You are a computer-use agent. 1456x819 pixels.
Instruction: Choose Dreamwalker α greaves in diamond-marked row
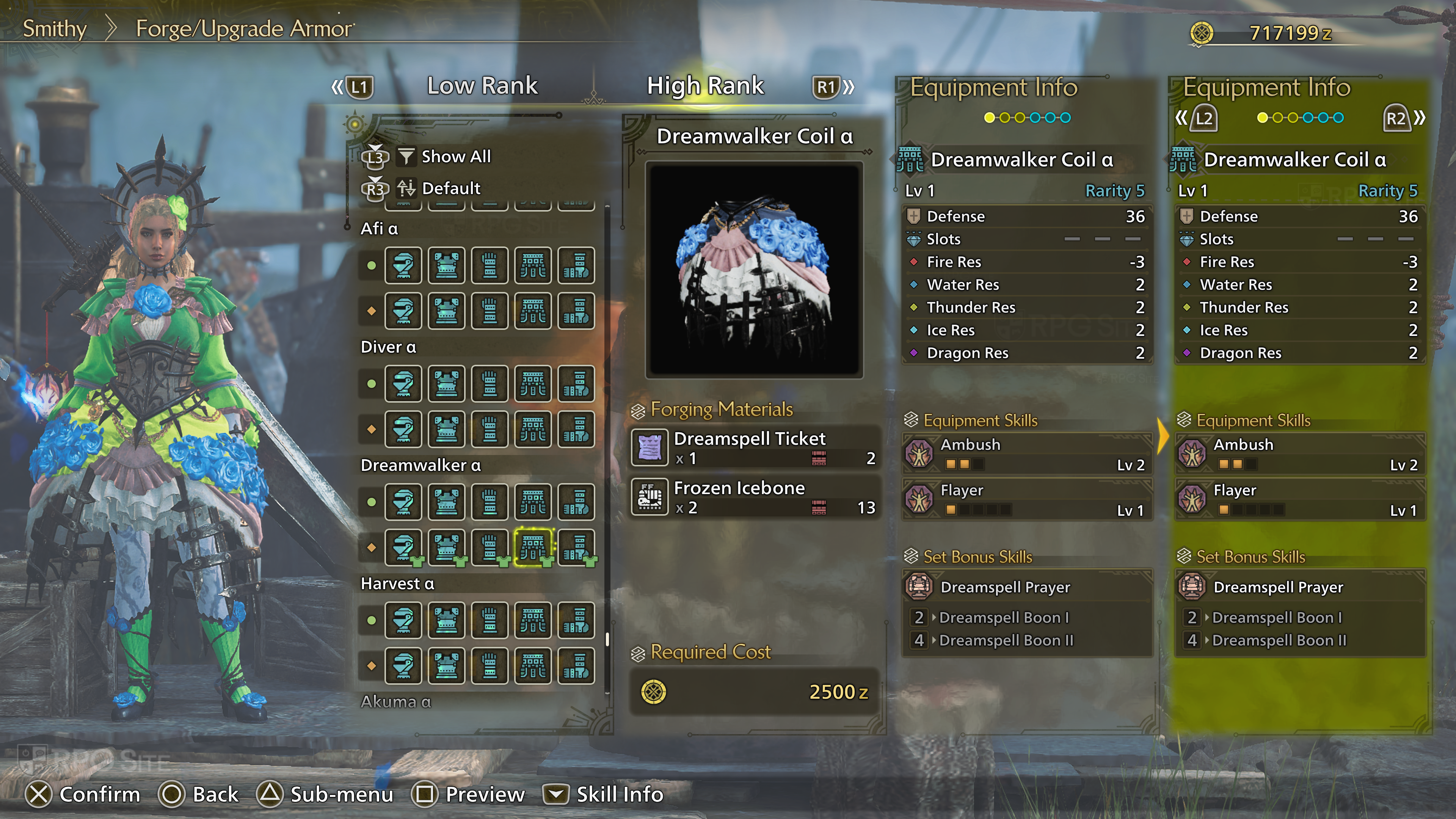pos(576,546)
